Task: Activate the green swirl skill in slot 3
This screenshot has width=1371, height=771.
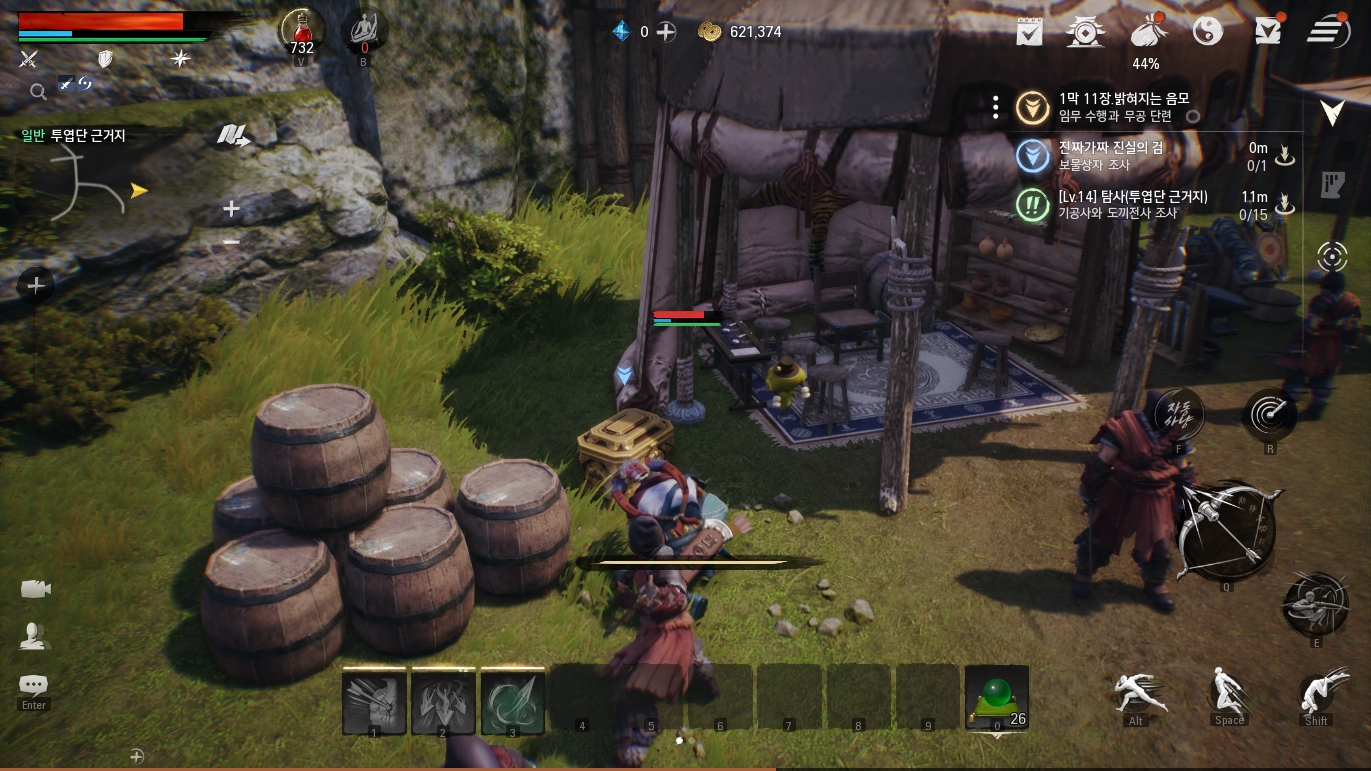Action: pos(512,702)
